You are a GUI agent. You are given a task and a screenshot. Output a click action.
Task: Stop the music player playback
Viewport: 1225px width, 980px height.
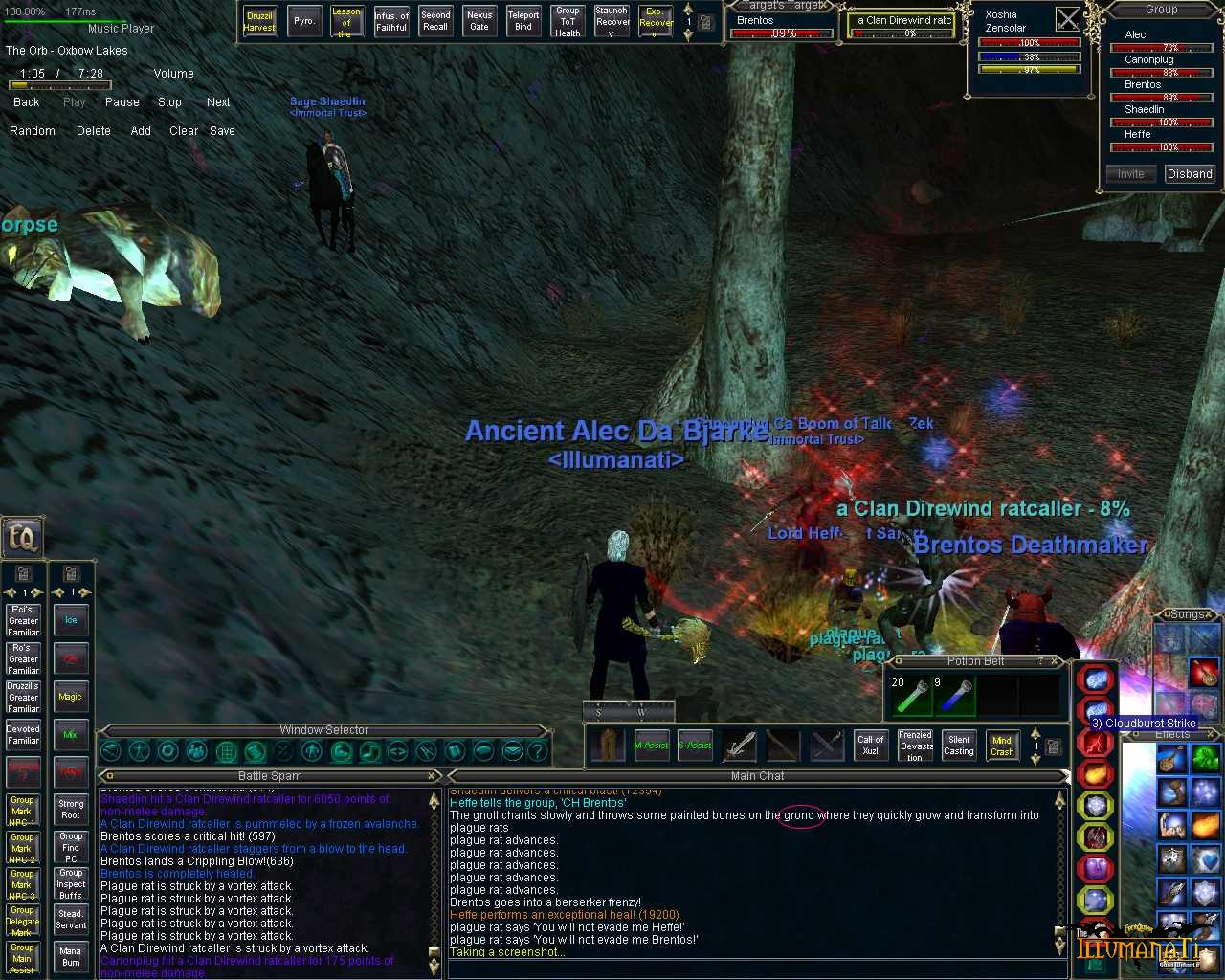coord(169,102)
